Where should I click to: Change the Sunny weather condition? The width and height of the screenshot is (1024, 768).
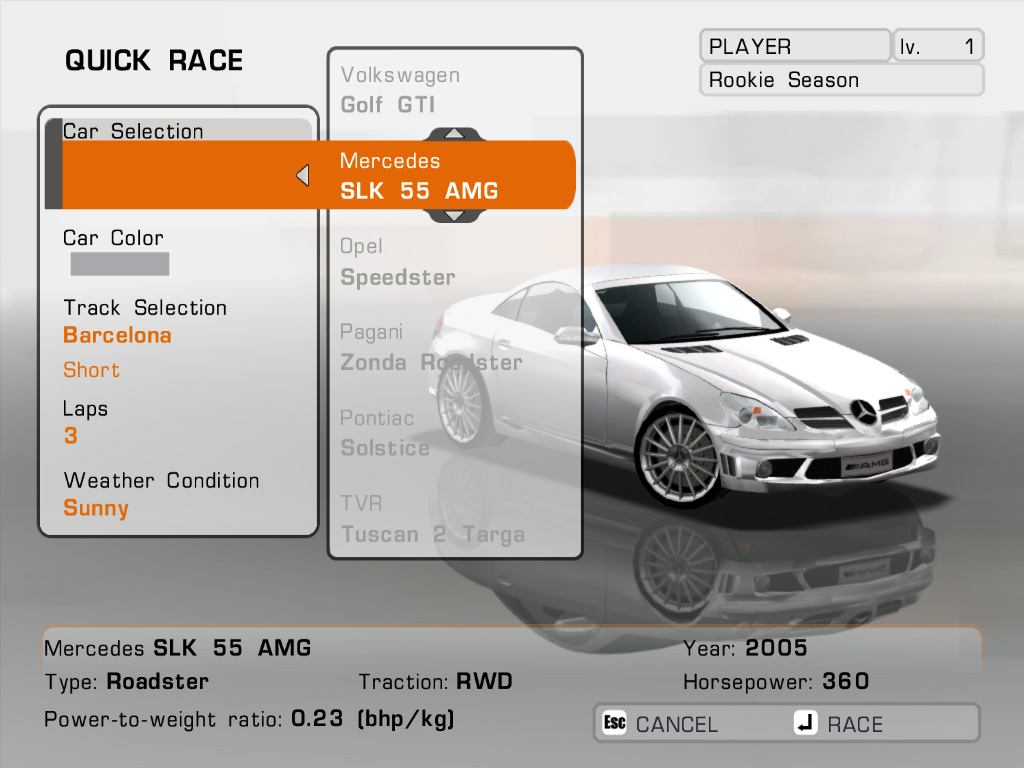point(96,508)
